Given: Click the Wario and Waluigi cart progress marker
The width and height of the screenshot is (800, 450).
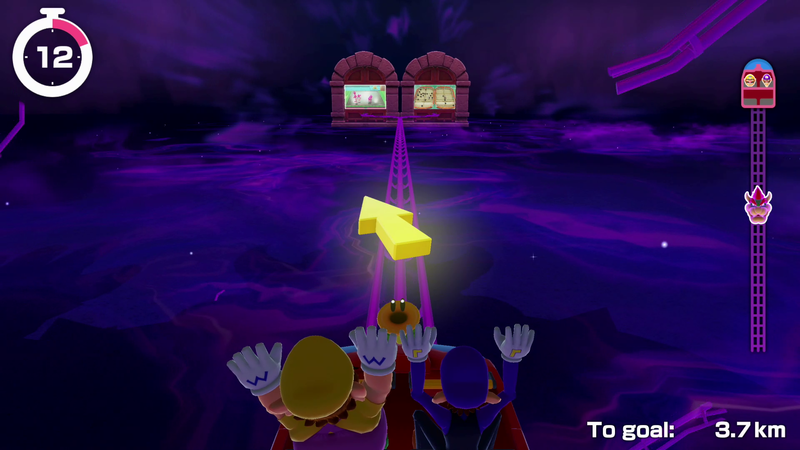Looking at the screenshot, I should [757, 83].
